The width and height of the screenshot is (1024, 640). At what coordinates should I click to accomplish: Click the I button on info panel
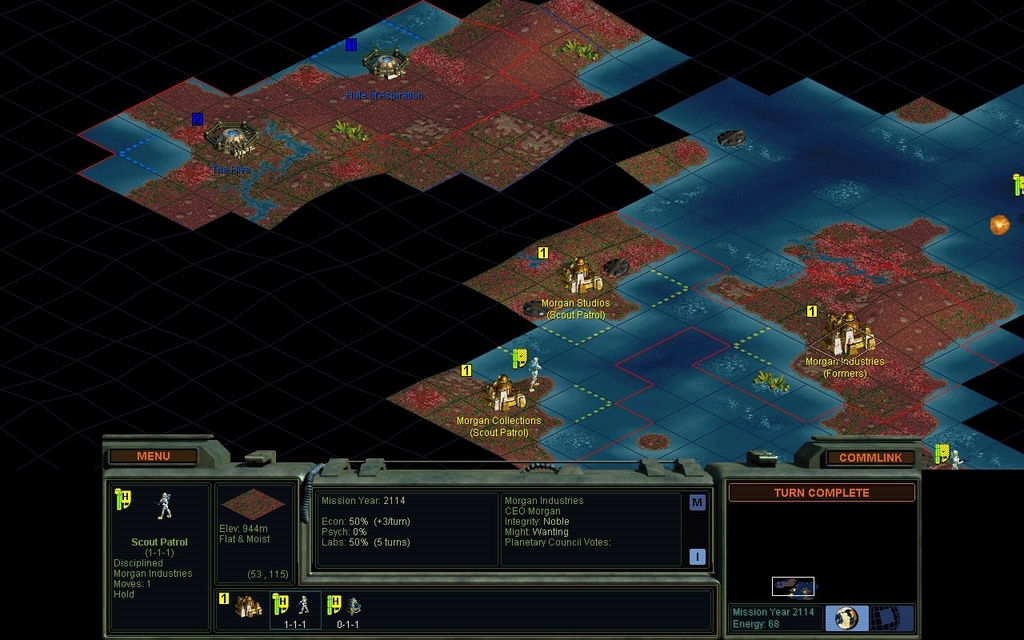(697, 557)
